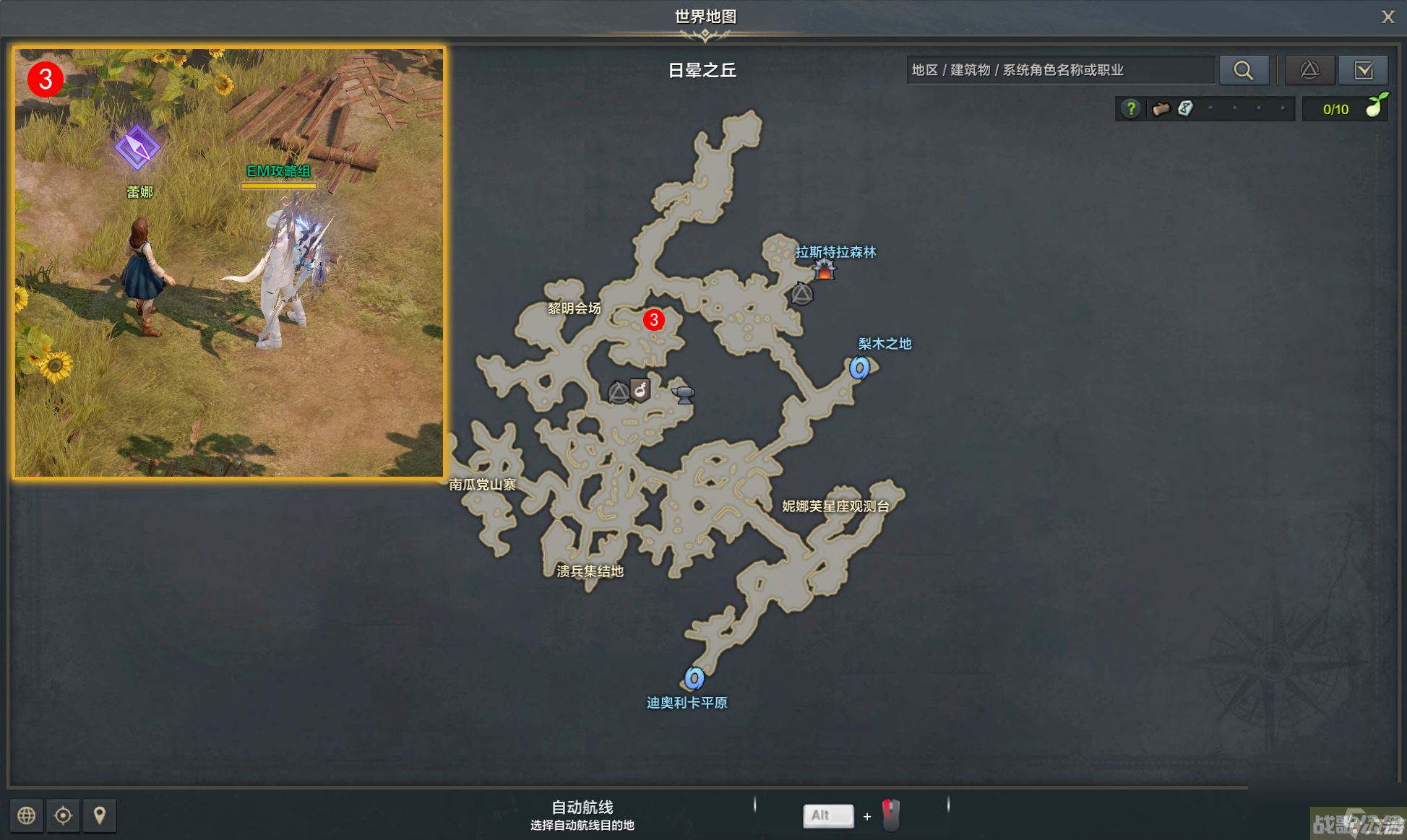The height and width of the screenshot is (840, 1407).
Task: Select the anvil forge icon on the map
Action: tap(682, 393)
